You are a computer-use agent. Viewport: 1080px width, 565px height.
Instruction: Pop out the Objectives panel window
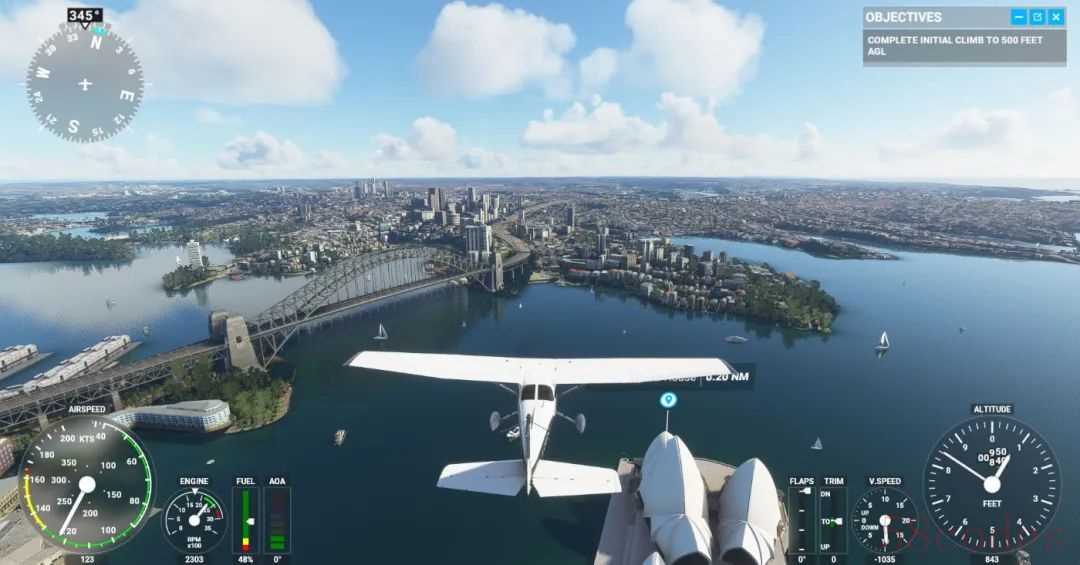(x=1038, y=17)
